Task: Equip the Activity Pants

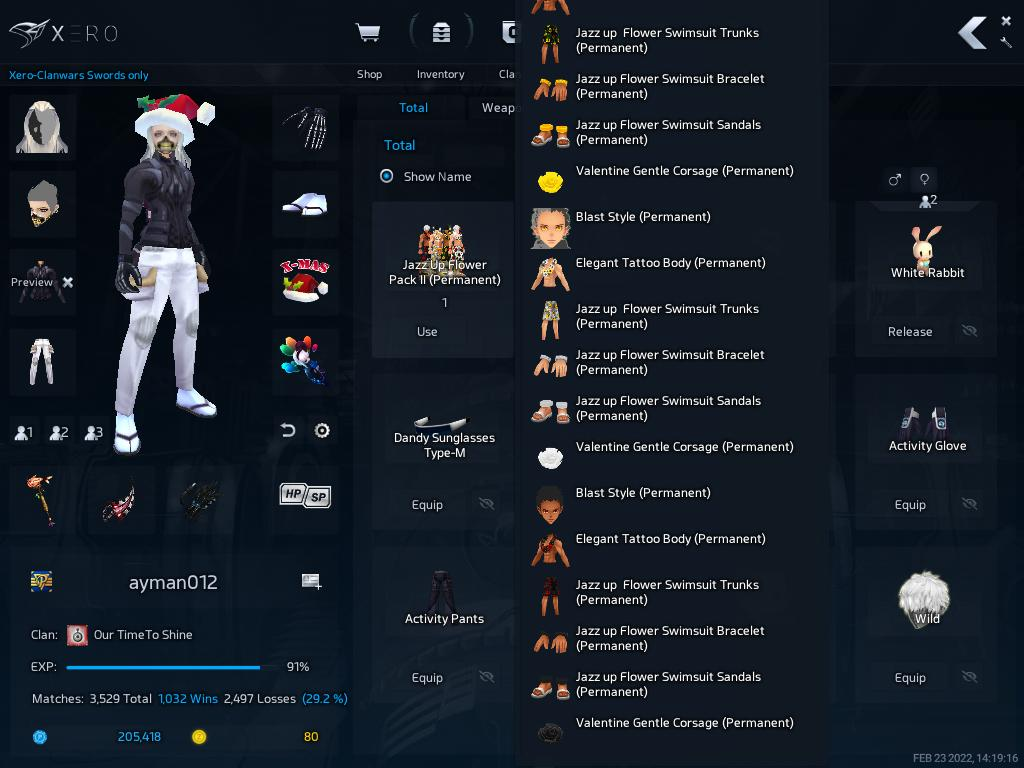Action: pos(427,678)
